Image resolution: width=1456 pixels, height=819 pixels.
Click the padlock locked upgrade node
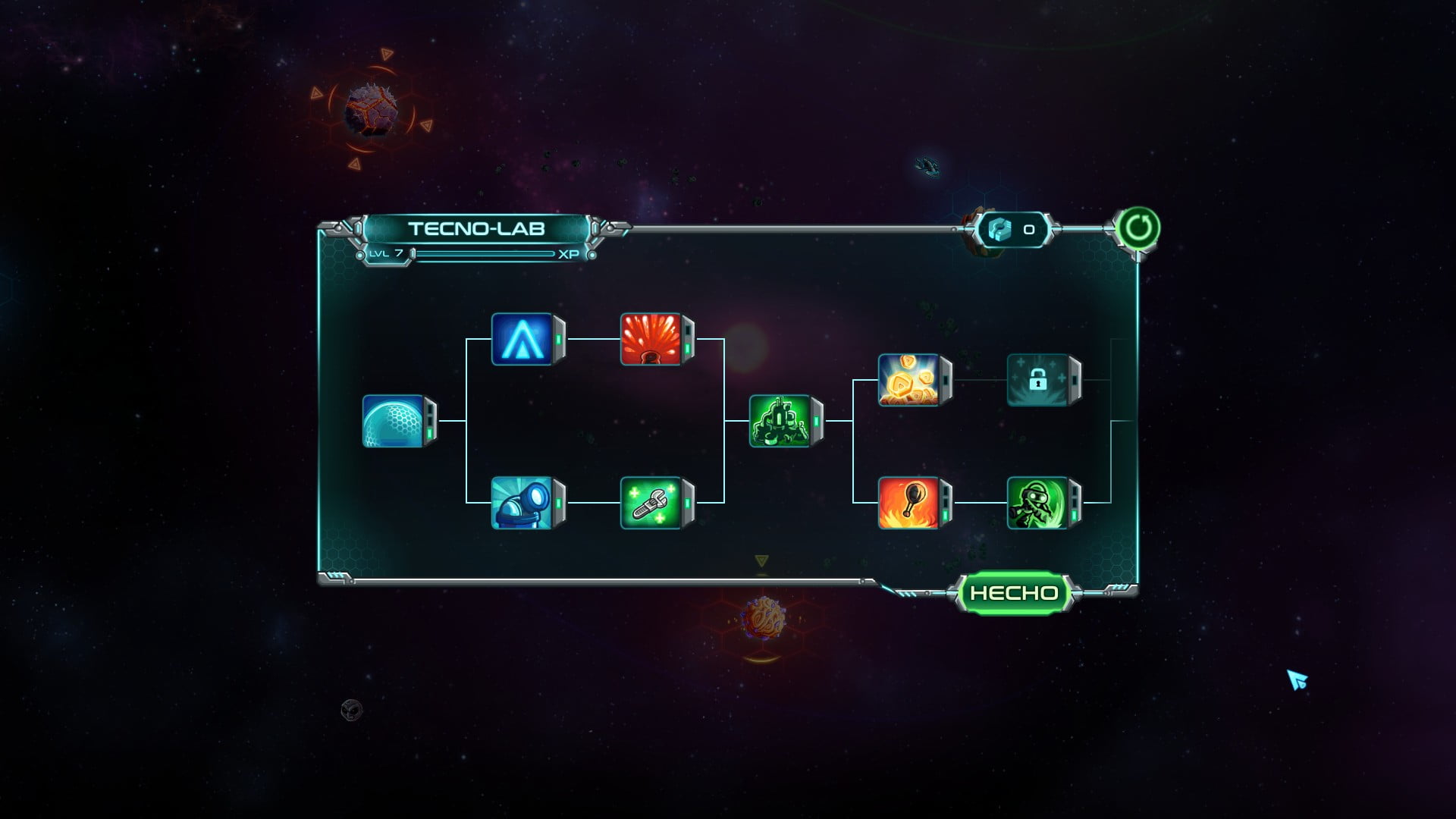[1038, 380]
